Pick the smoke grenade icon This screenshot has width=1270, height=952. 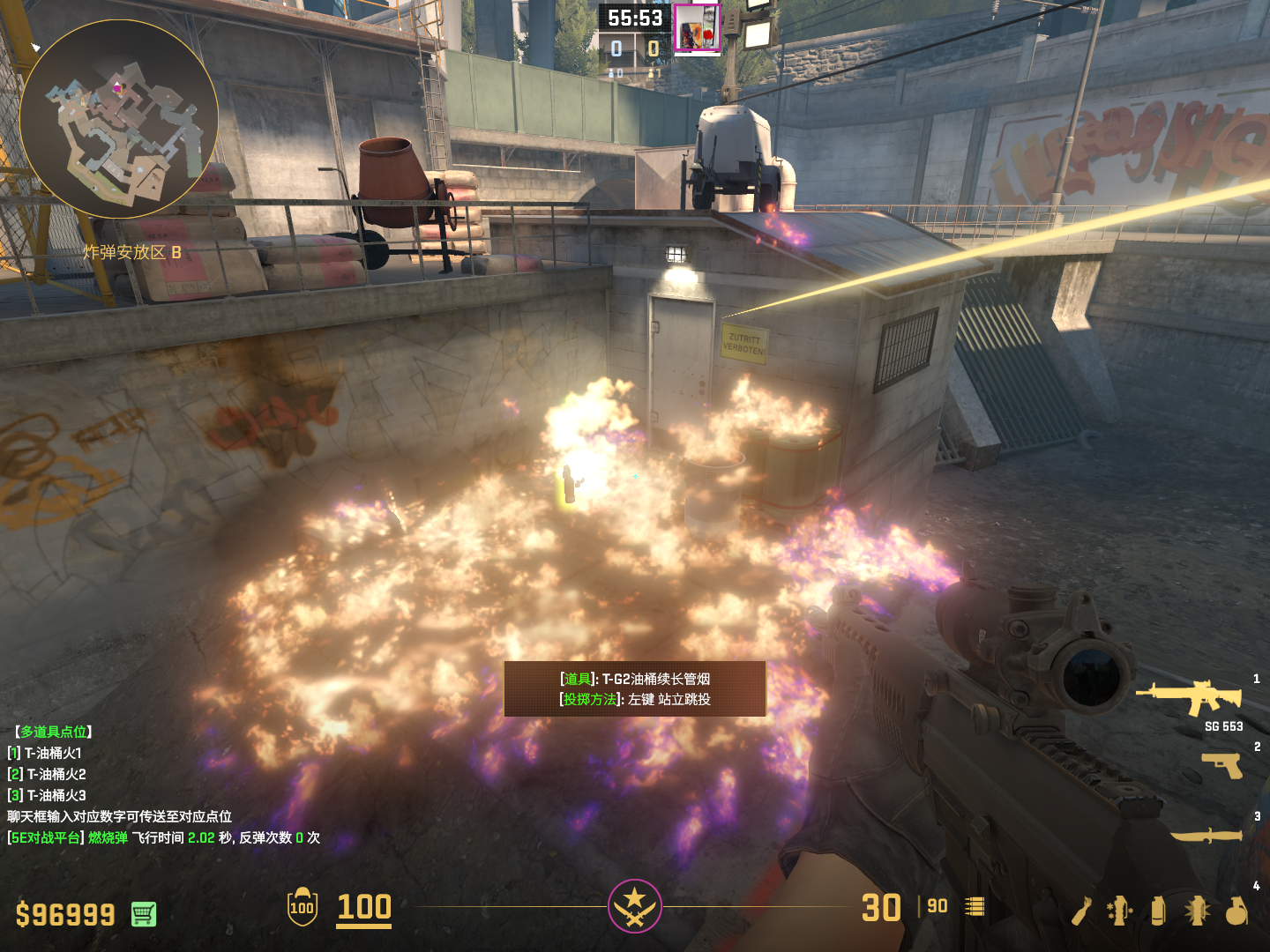[1158, 911]
